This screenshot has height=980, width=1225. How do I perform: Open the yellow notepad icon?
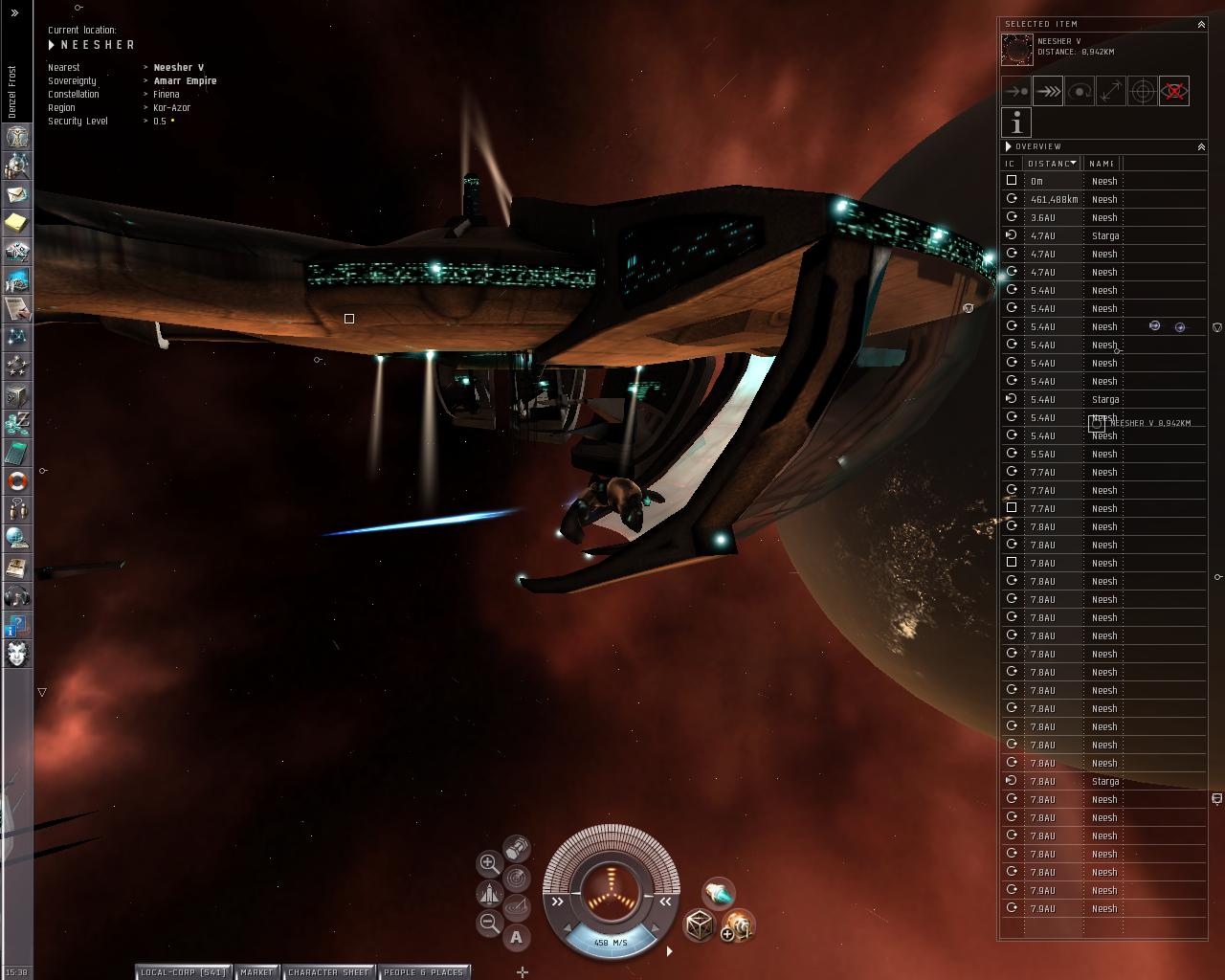17,223
